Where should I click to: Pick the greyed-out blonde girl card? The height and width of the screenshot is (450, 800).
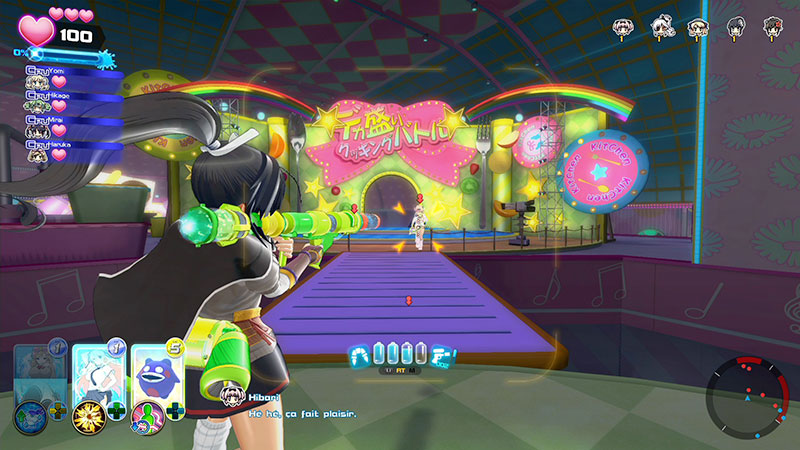point(41,372)
